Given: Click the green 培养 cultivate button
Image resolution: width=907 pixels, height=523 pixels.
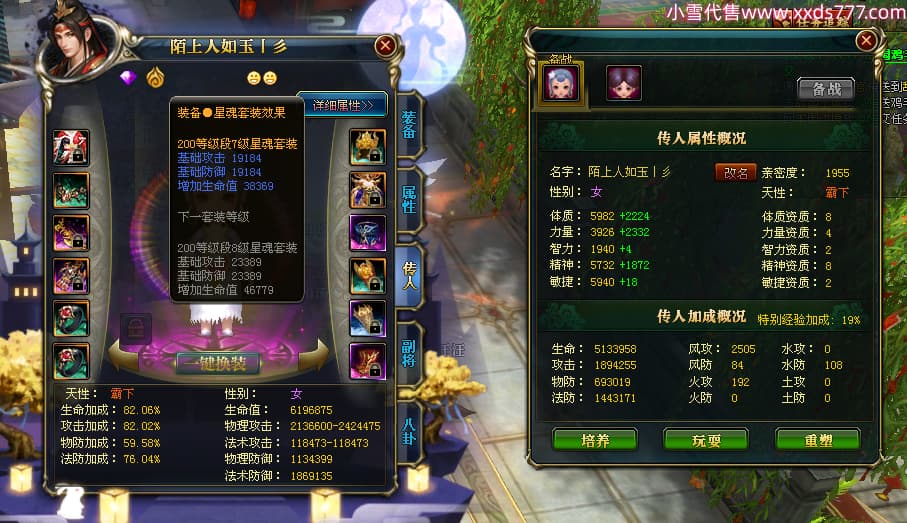Looking at the screenshot, I should coord(594,439).
